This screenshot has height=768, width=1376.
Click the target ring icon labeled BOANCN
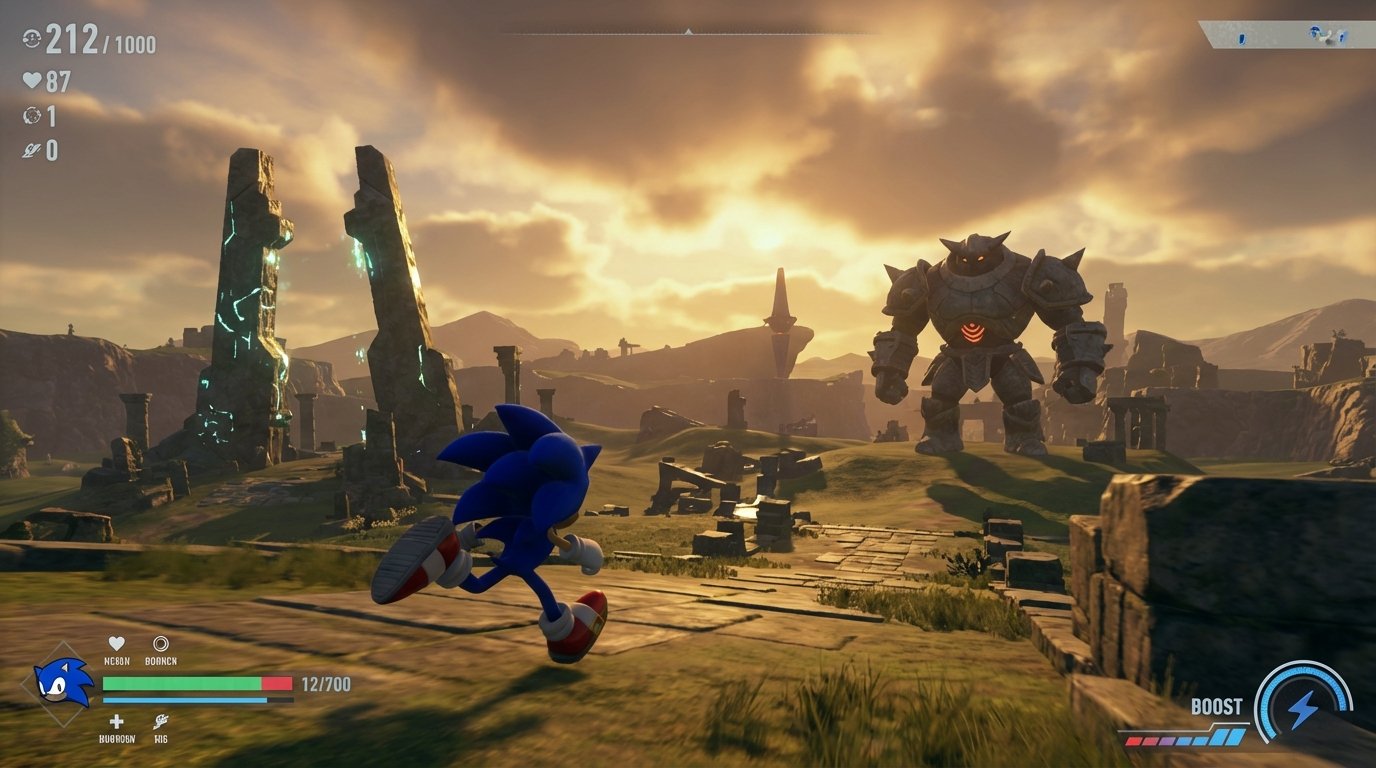(160, 643)
